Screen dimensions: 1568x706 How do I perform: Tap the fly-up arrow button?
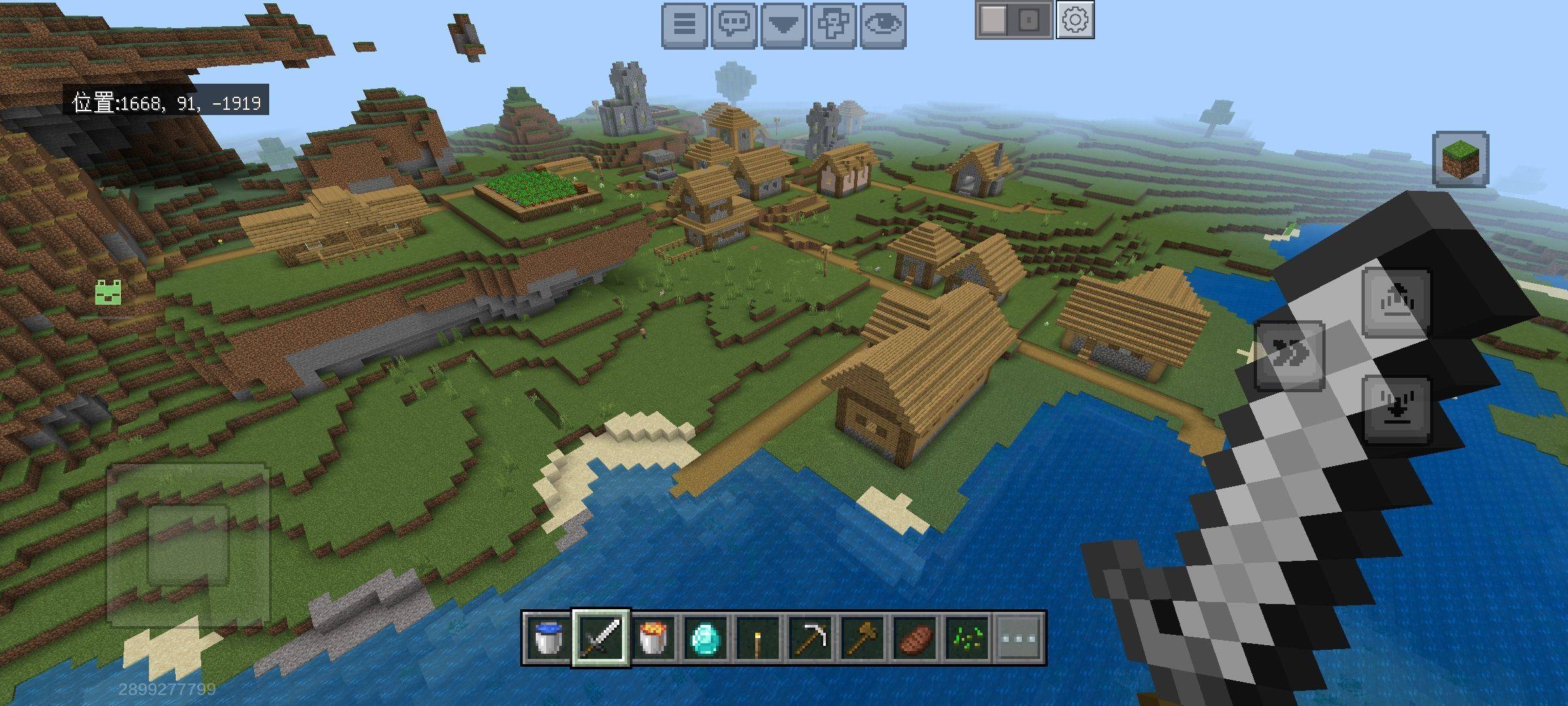tap(1397, 303)
